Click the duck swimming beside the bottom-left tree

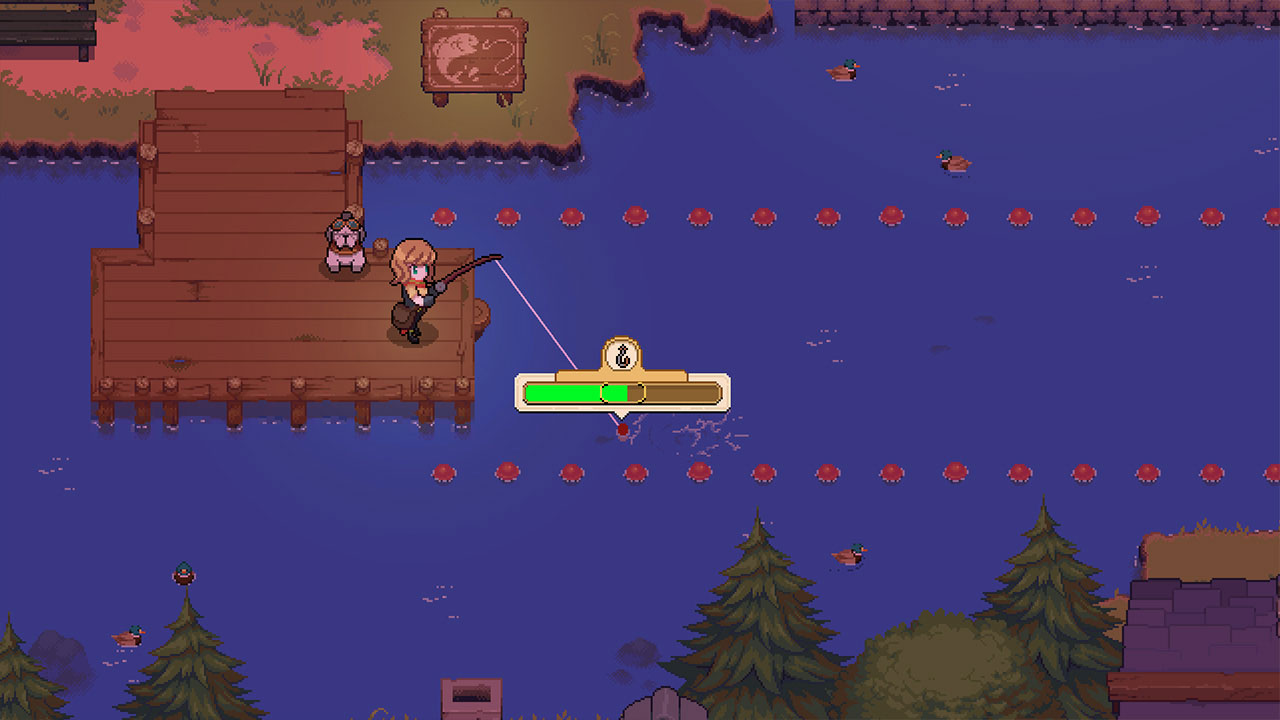(x=127, y=635)
